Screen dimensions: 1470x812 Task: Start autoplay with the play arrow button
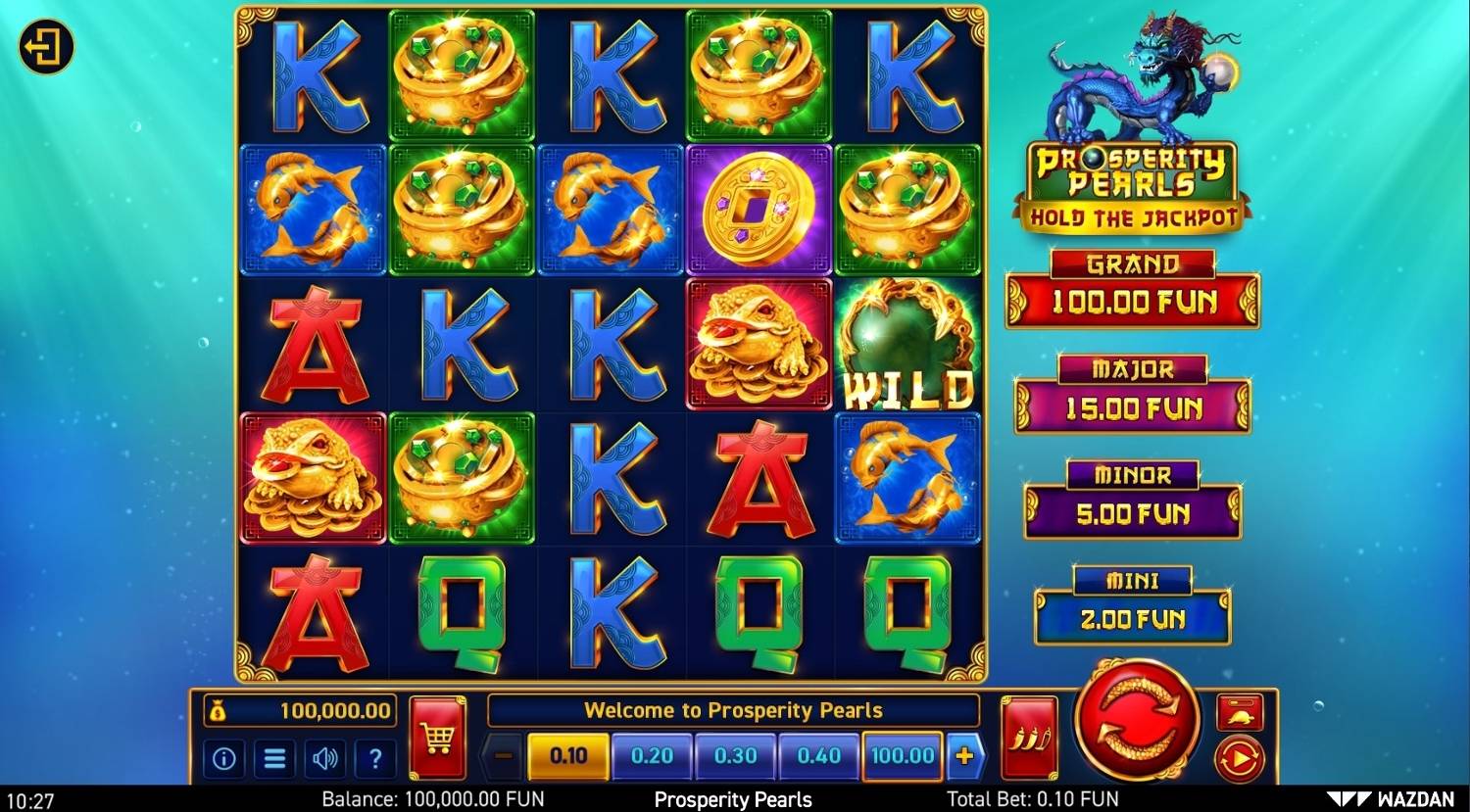click(1240, 758)
